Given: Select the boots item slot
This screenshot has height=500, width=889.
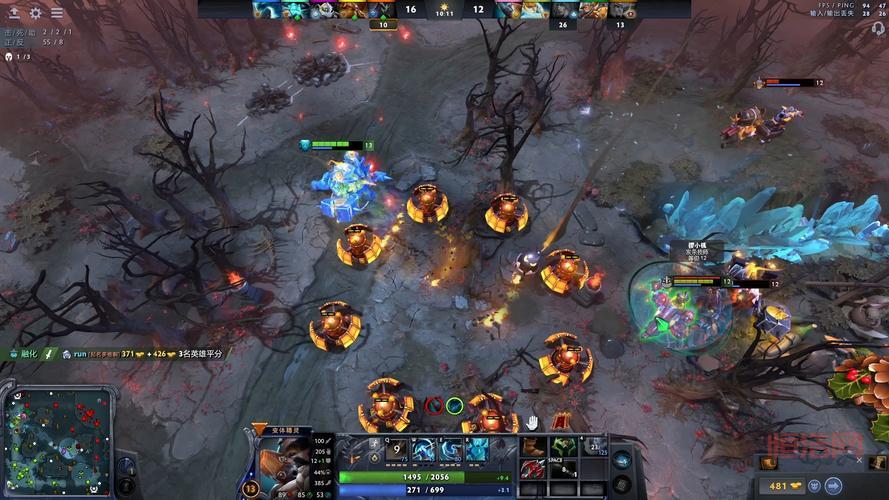Looking at the screenshot, I should pyautogui.click(x=533, y=445).
